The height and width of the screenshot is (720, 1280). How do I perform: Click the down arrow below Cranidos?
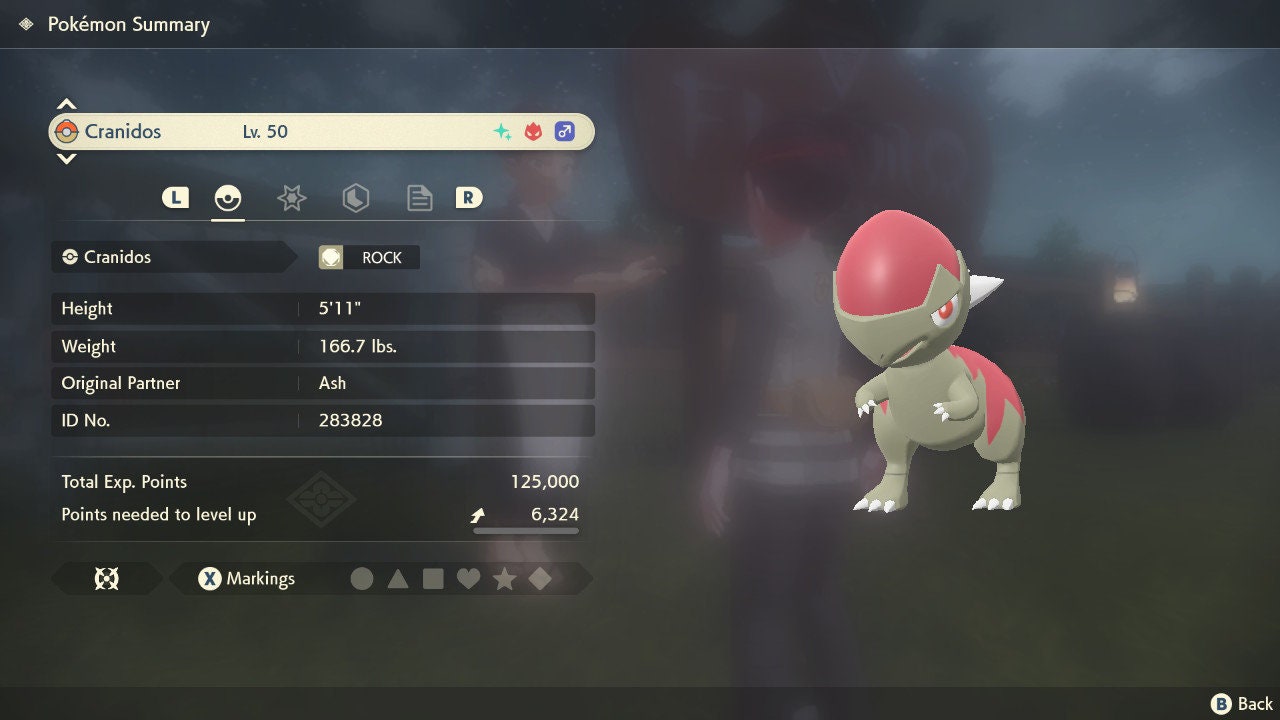(x=66, y=158)
